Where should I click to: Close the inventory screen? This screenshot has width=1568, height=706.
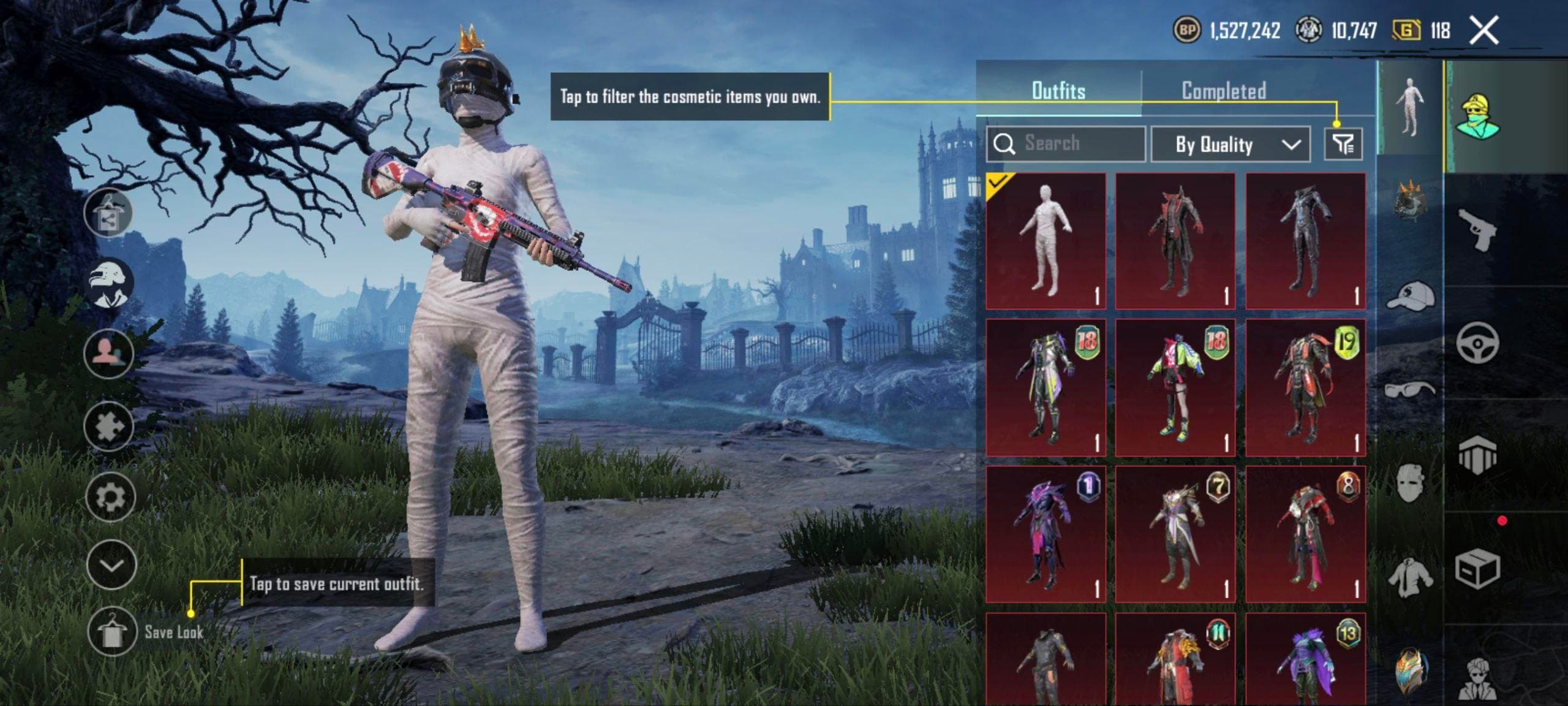click(x=1483, y=31)
